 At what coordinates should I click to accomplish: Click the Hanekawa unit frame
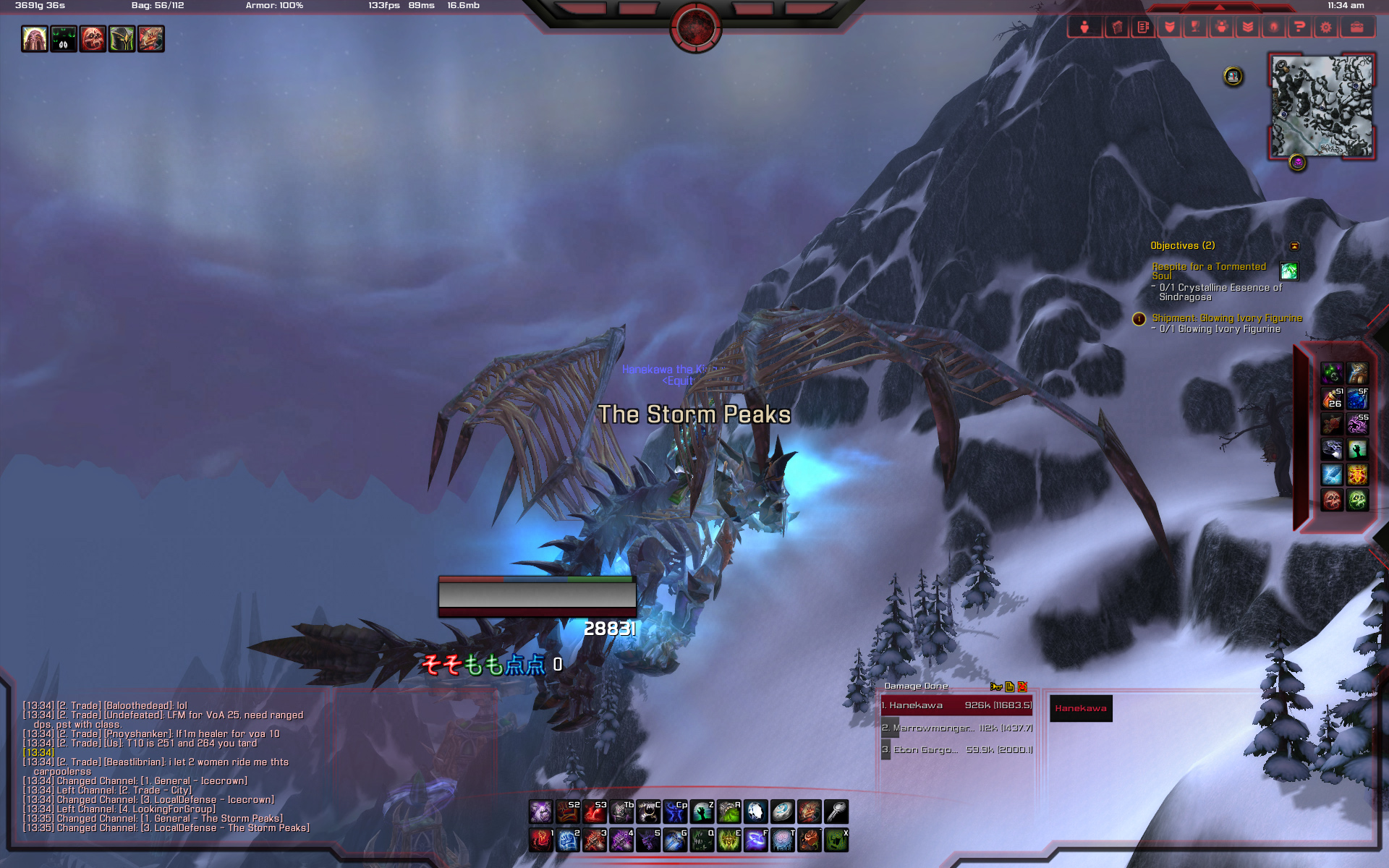pyautogui.click(x=1081, y=708)
